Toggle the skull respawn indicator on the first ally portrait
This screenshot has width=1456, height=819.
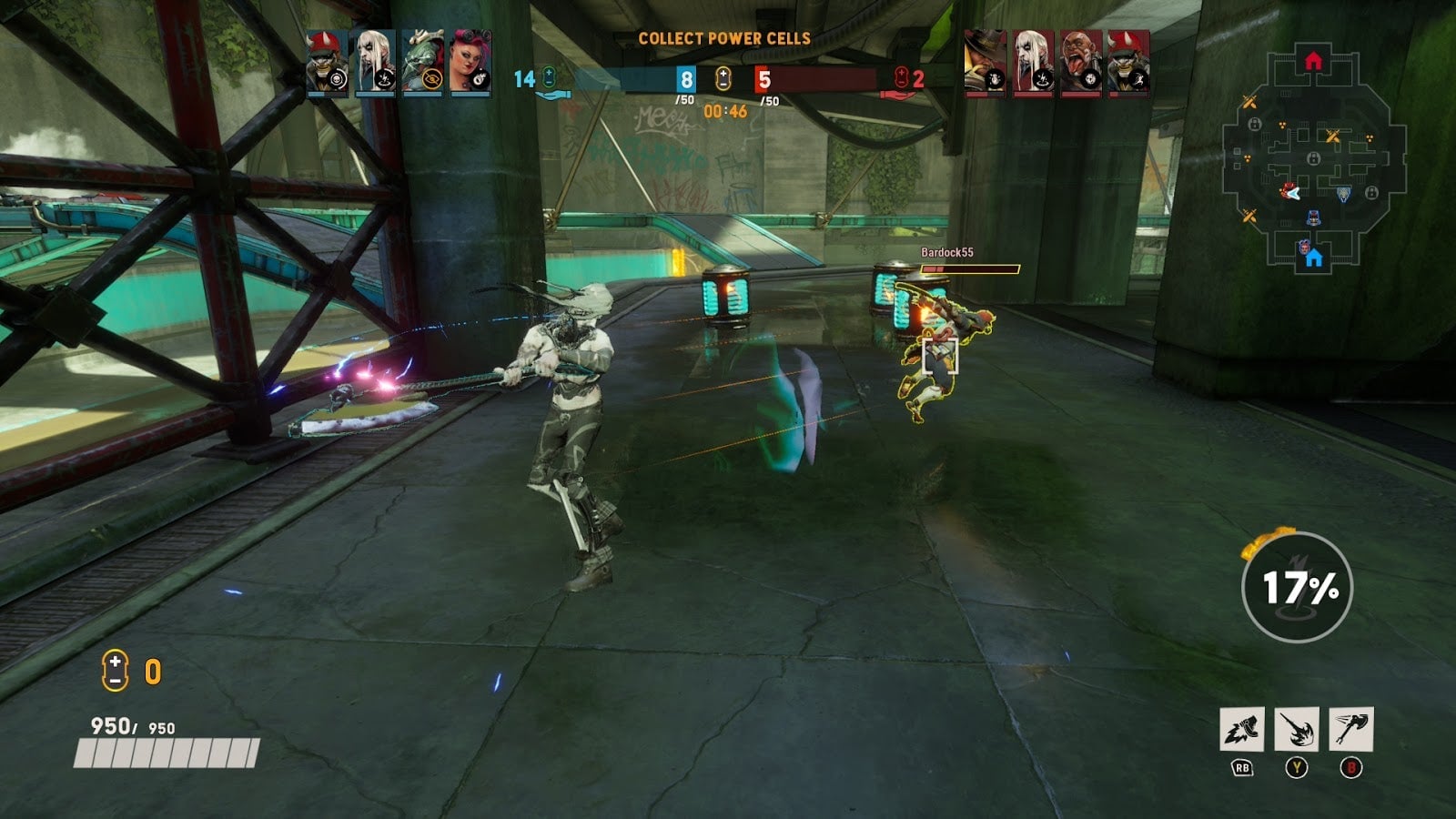[336, 78]
